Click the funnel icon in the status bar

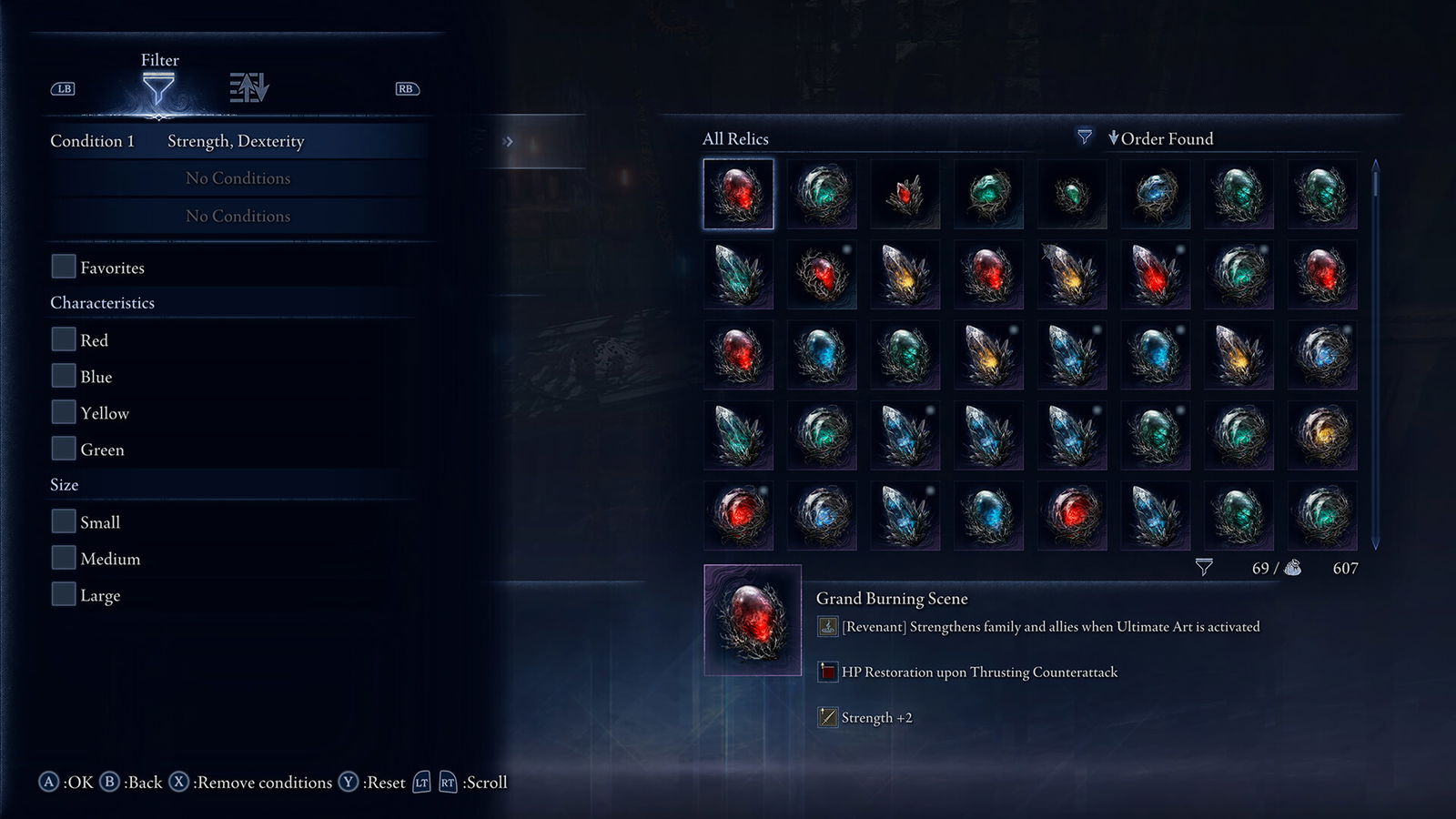1206,566
